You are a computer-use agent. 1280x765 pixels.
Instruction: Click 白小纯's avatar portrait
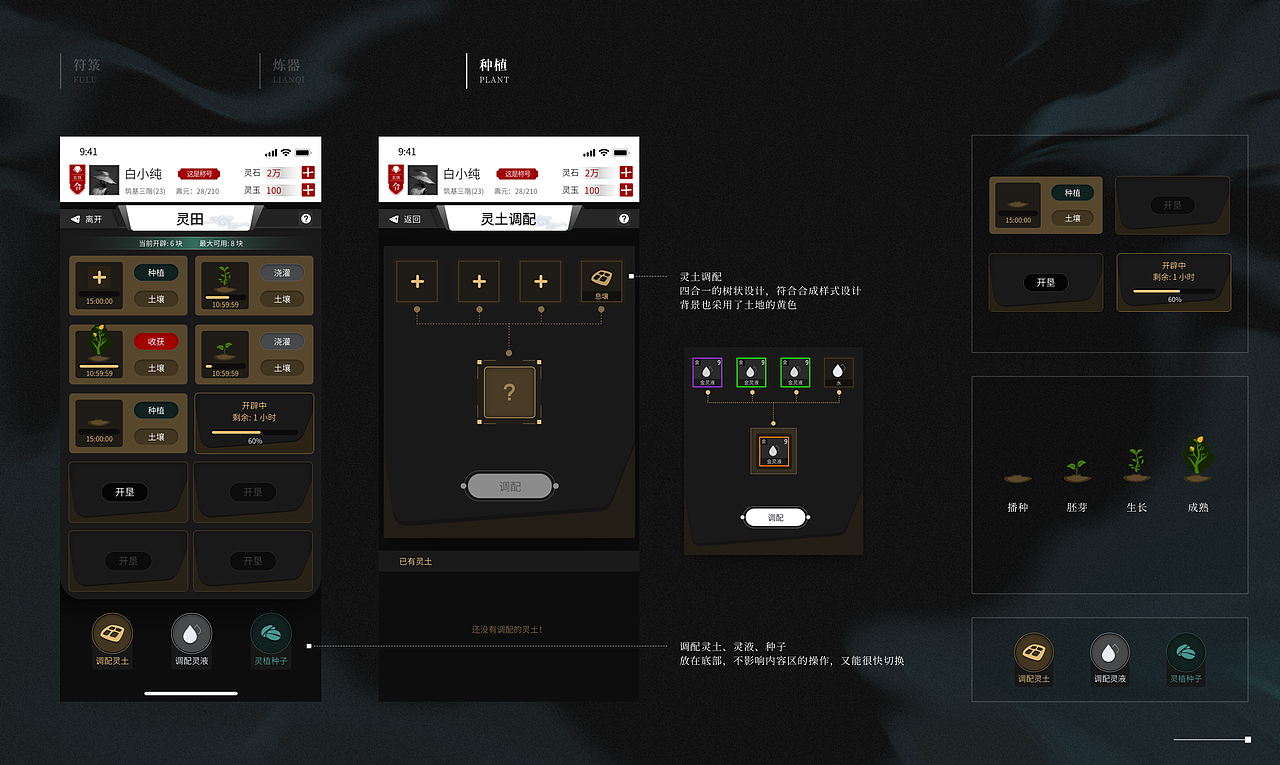[102, 179]
